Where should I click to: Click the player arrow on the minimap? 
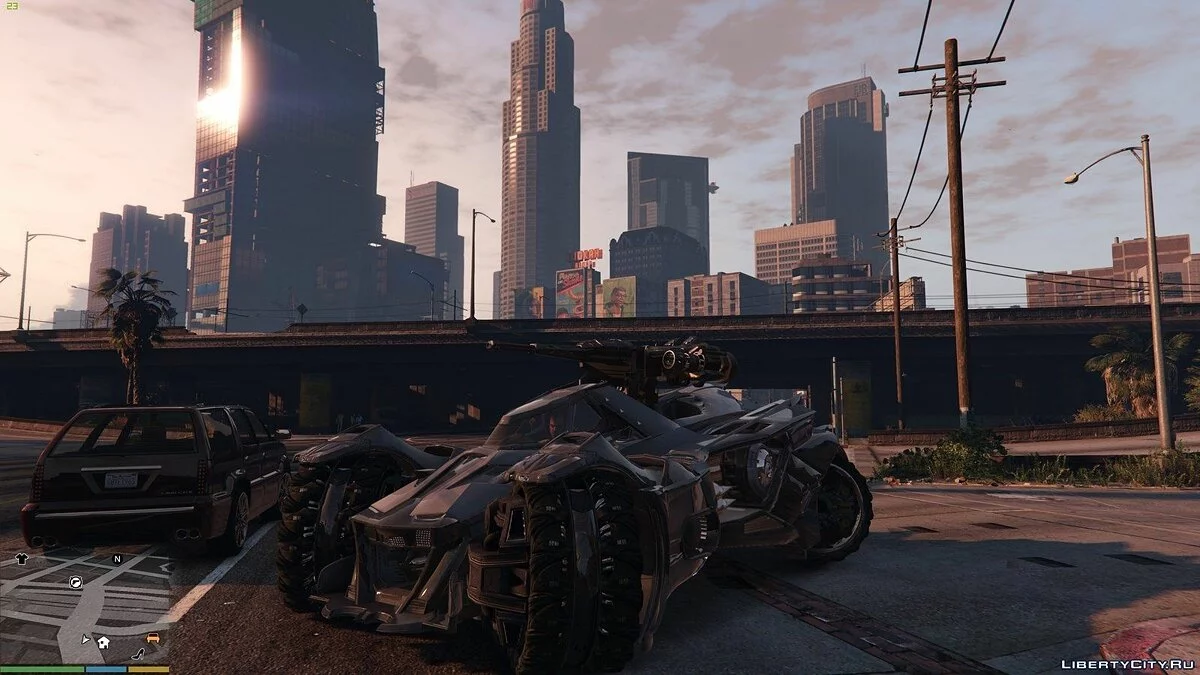point(86,636)
